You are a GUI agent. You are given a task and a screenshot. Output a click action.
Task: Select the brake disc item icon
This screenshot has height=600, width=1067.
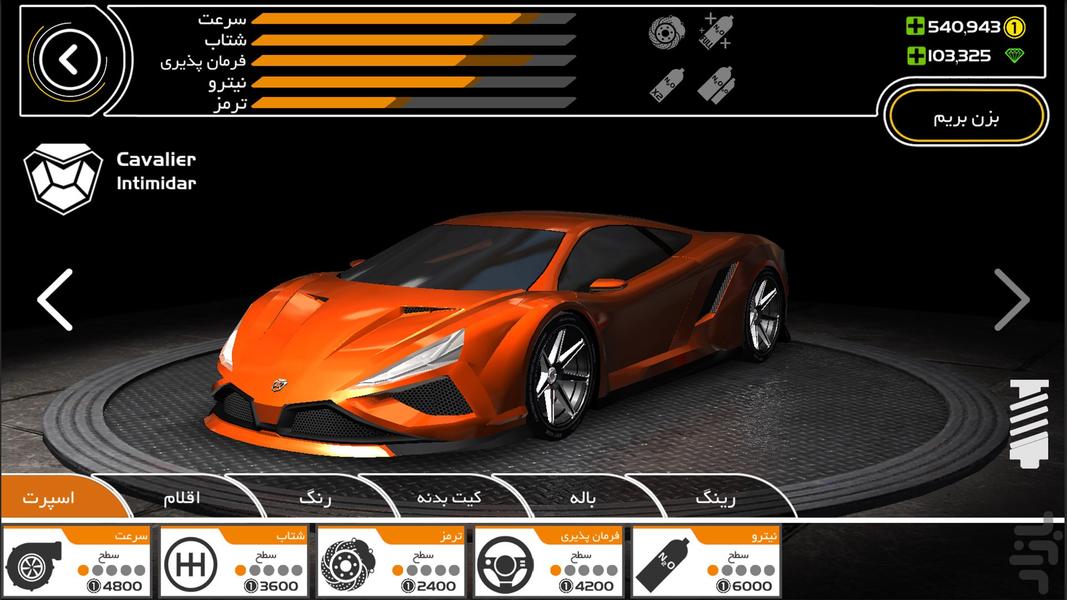pos(664,33)
